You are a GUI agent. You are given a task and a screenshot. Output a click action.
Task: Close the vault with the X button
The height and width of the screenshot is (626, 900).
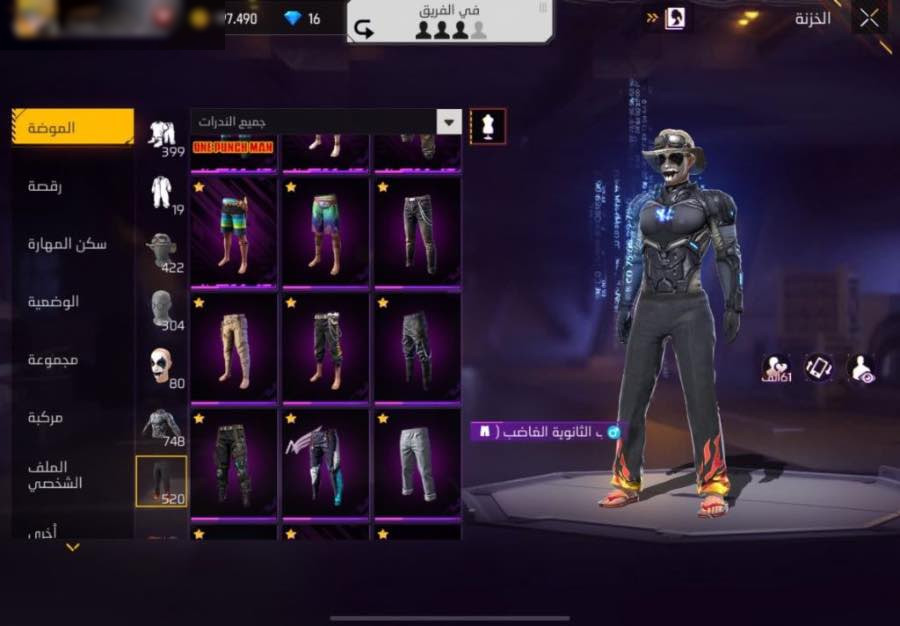tap(869, 17)
